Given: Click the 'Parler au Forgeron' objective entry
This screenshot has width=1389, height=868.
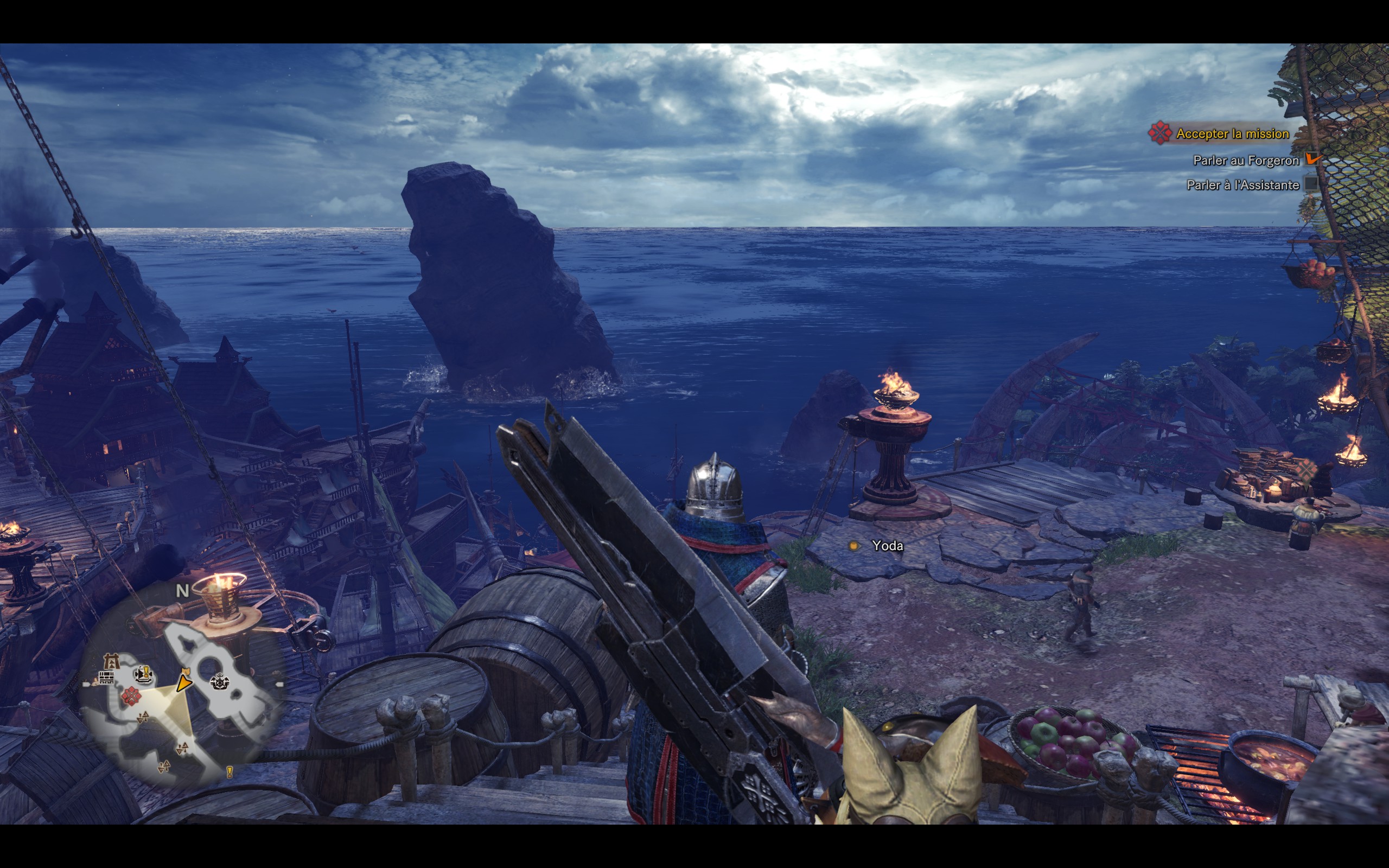Looking at the screenshot, I should (x=1246, y=161).
